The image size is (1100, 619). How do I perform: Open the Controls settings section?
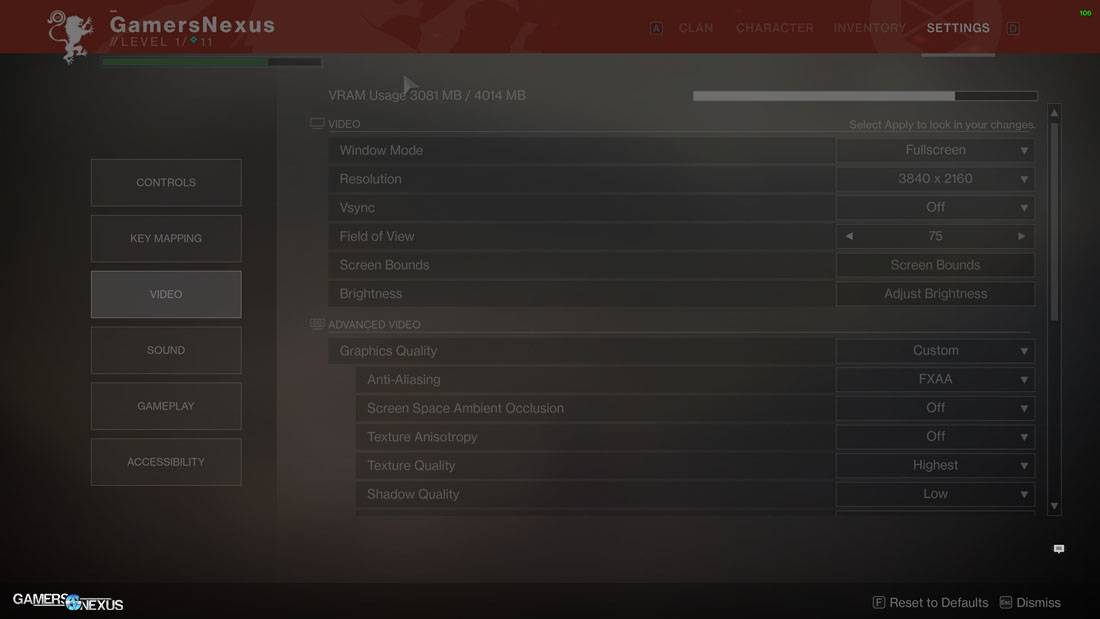[166, 183]
